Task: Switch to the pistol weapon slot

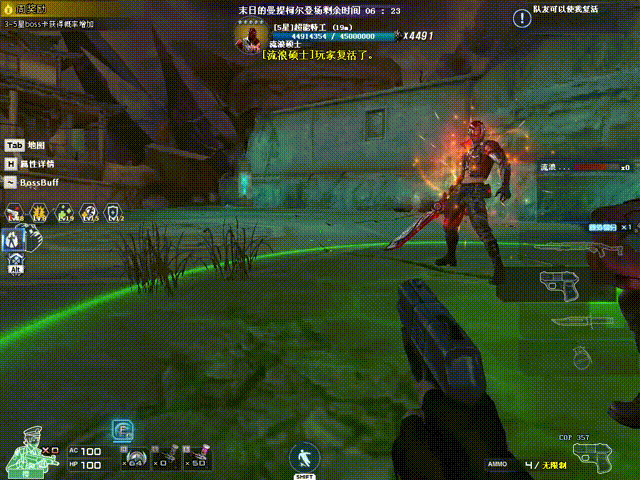Action: coord(562,284)
